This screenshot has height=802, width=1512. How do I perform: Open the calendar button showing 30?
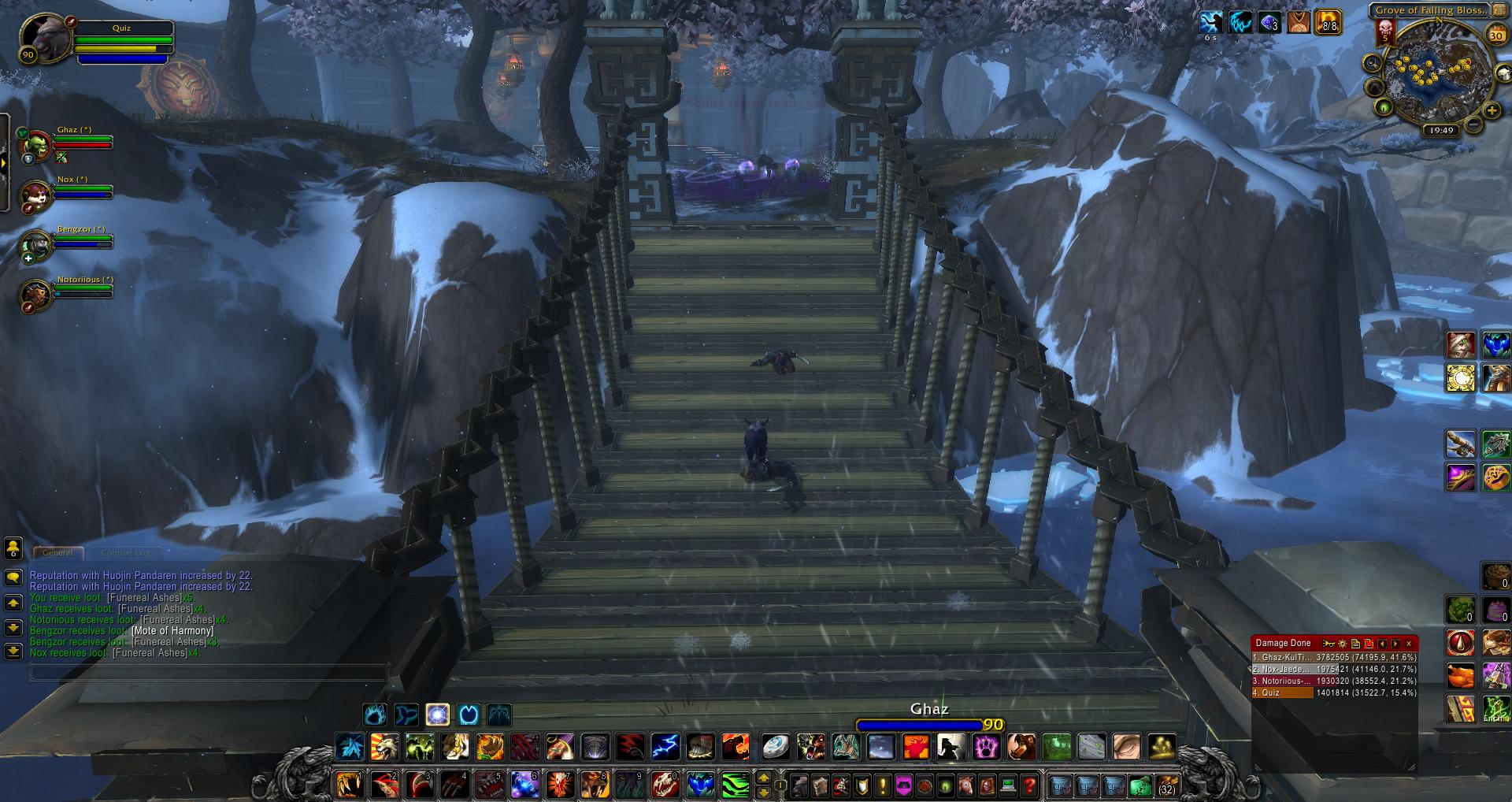point(1496,35)
